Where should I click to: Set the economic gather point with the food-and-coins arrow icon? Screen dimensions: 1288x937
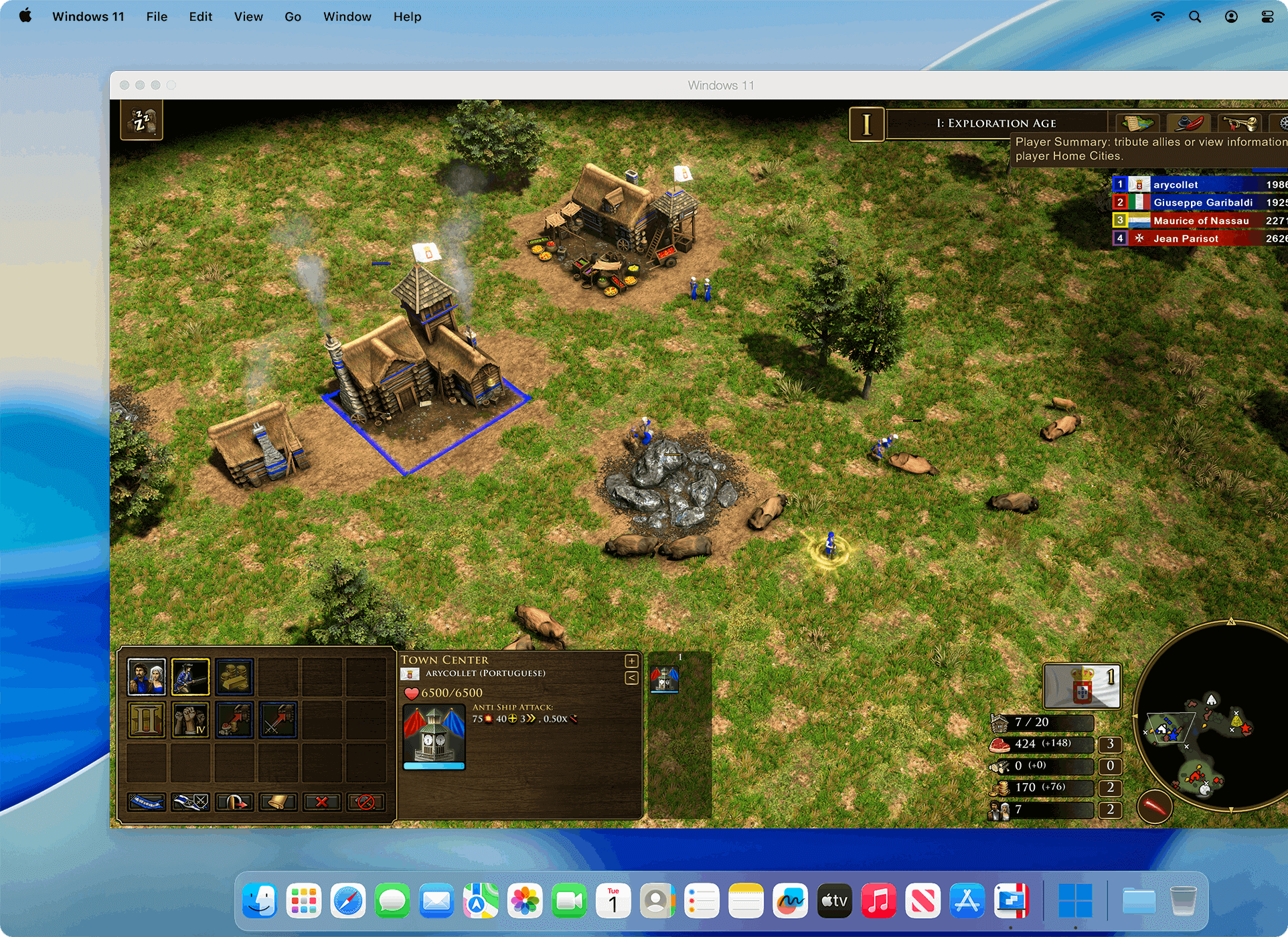(235, 720)
